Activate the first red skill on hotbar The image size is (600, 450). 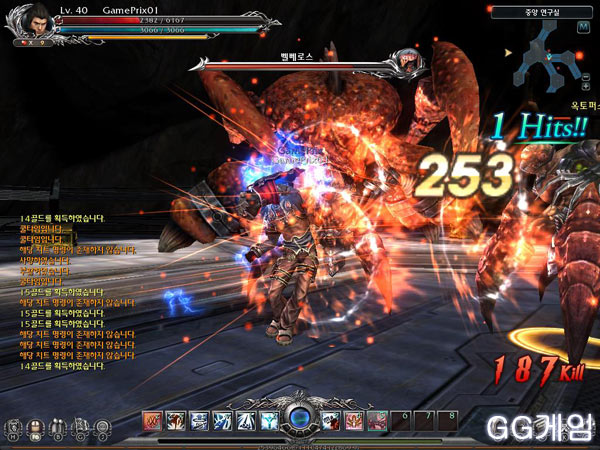[x=152, y=421]
